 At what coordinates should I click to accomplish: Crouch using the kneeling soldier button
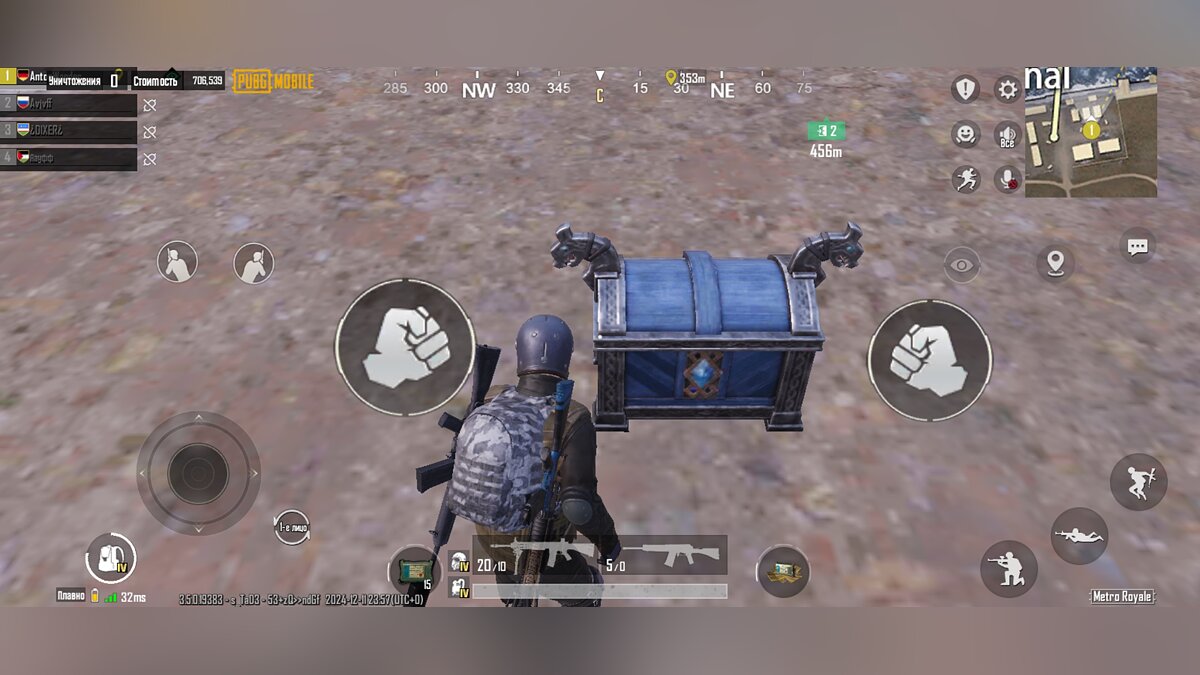(1008, 569)
